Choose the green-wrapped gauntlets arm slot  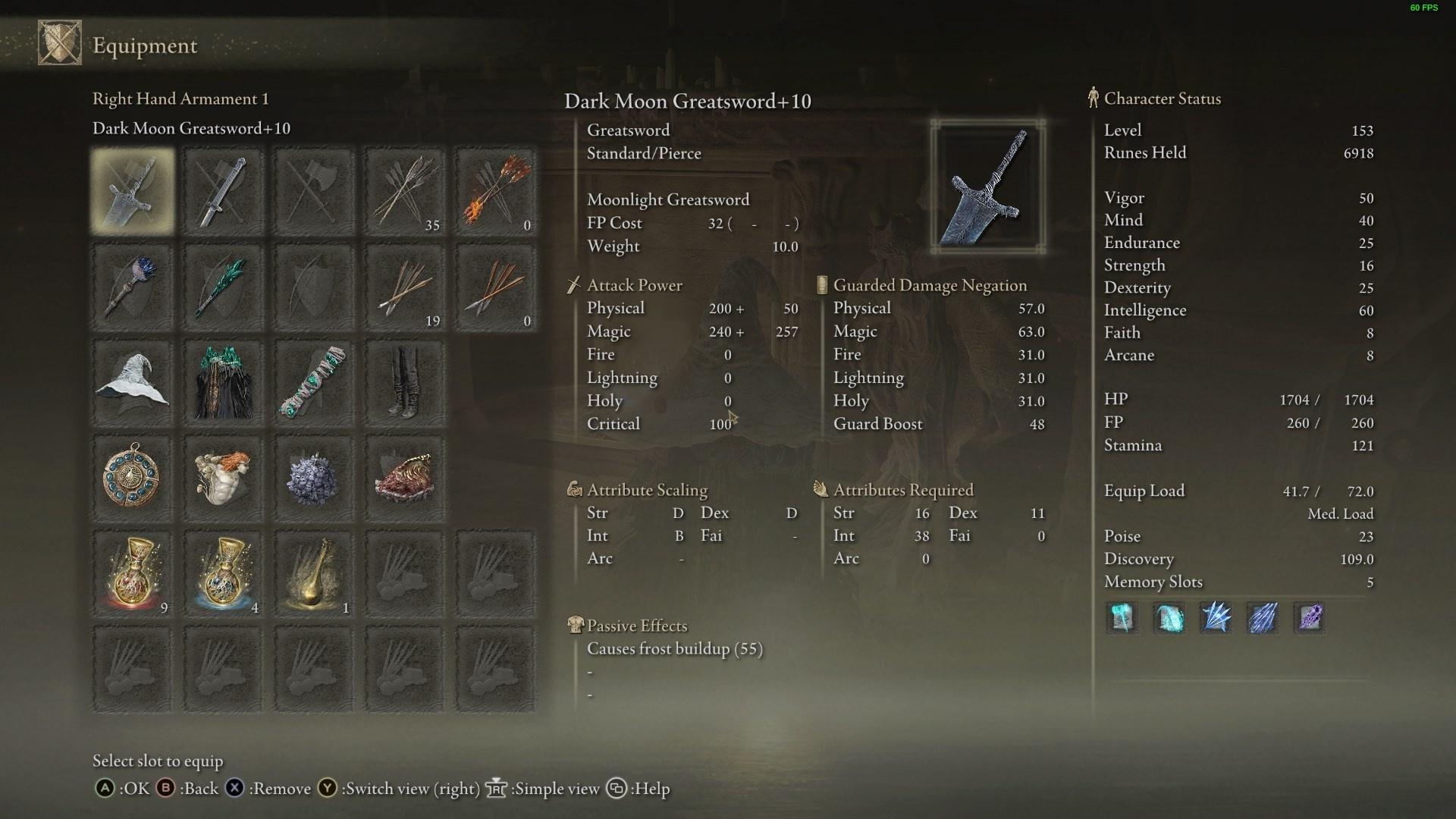tap(314, 383)
